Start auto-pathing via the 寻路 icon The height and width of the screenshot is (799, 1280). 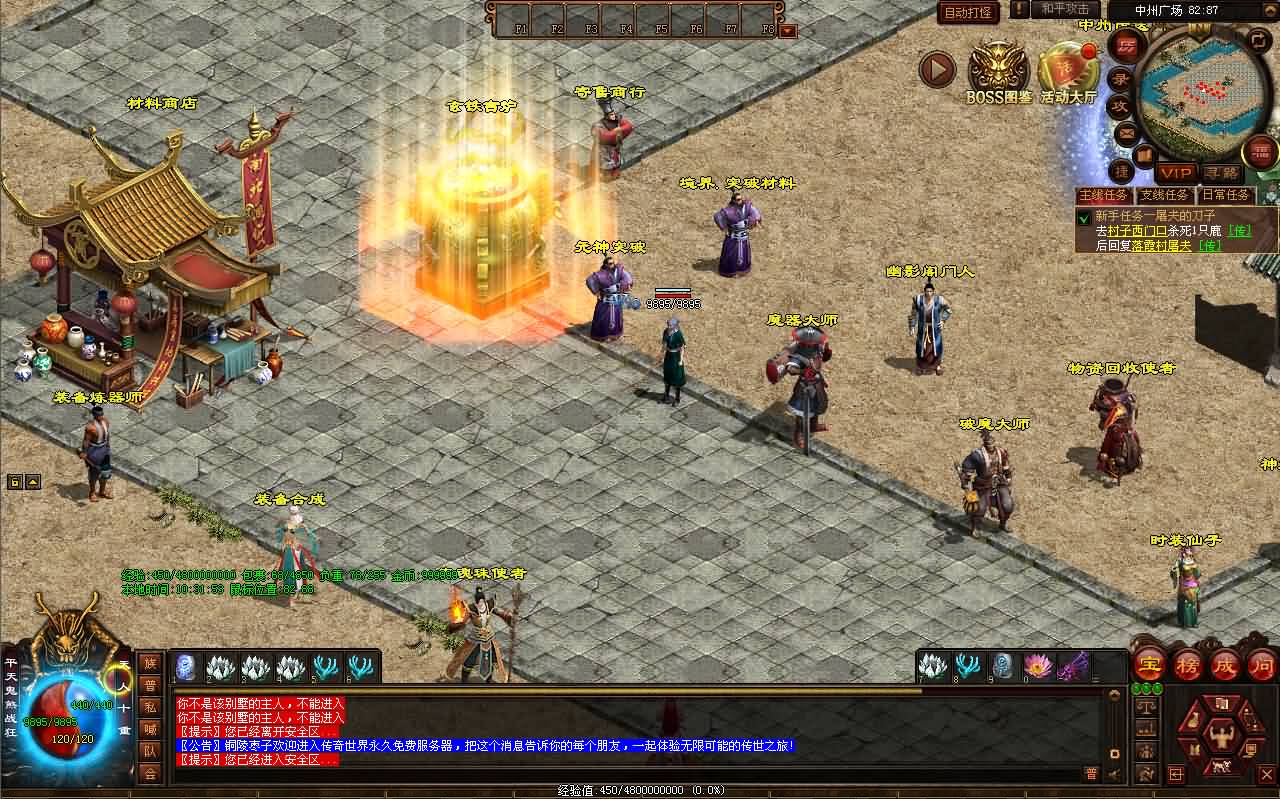click(x=1222, y=171)
